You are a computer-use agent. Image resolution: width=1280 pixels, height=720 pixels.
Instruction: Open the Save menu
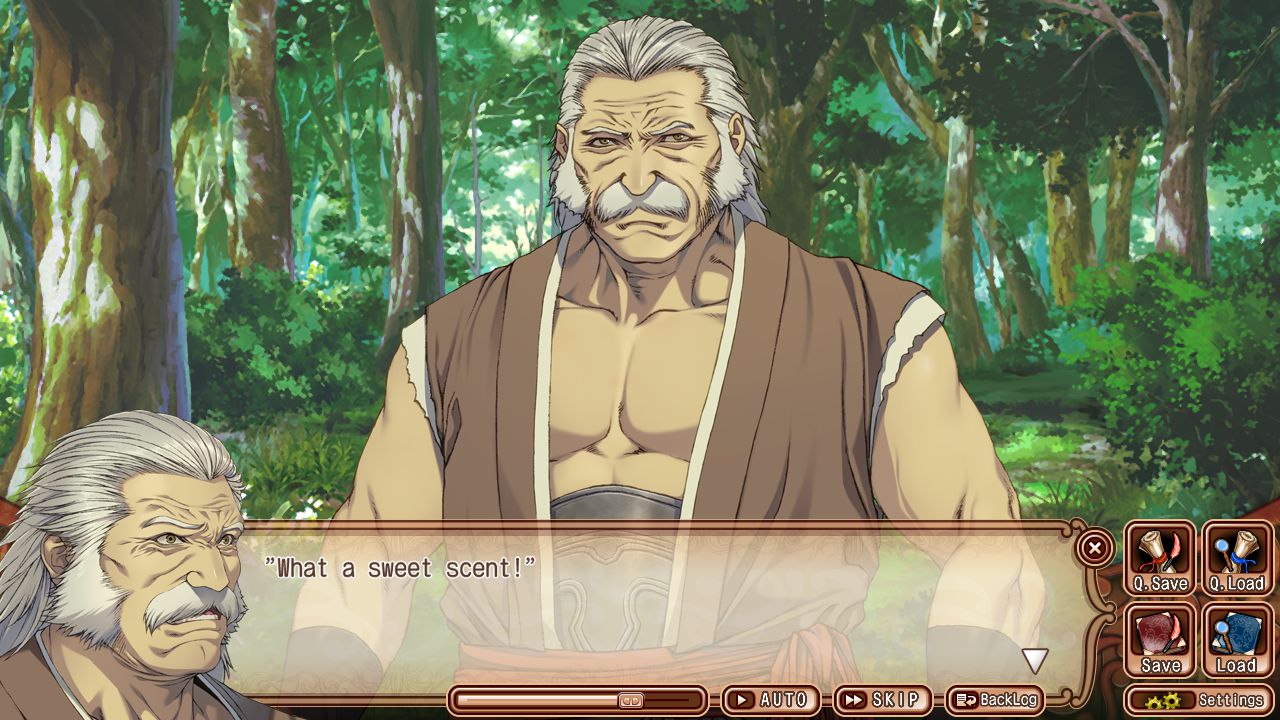click(1160, 640)
